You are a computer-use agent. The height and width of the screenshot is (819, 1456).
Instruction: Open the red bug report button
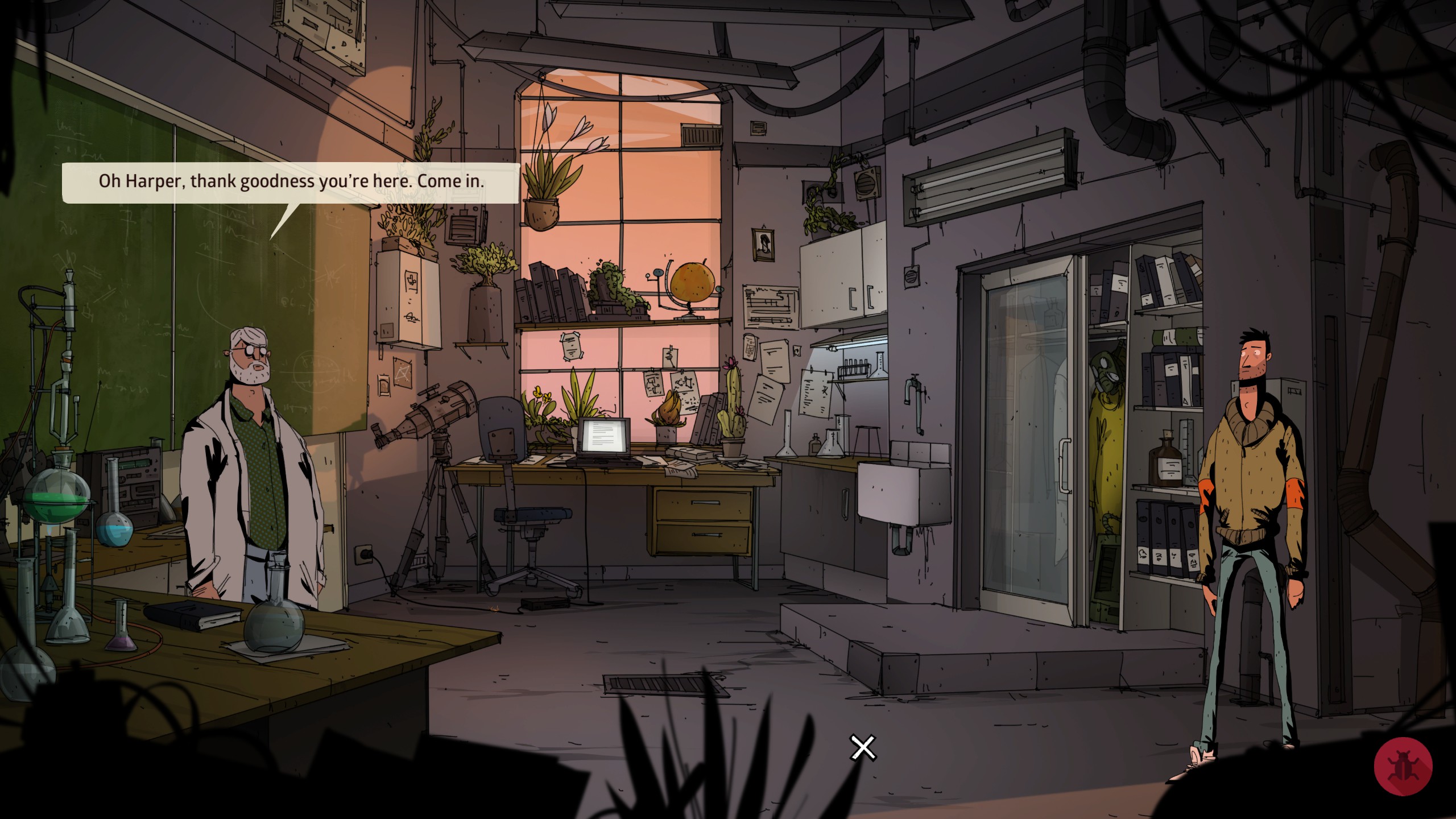click(1403, 766)
